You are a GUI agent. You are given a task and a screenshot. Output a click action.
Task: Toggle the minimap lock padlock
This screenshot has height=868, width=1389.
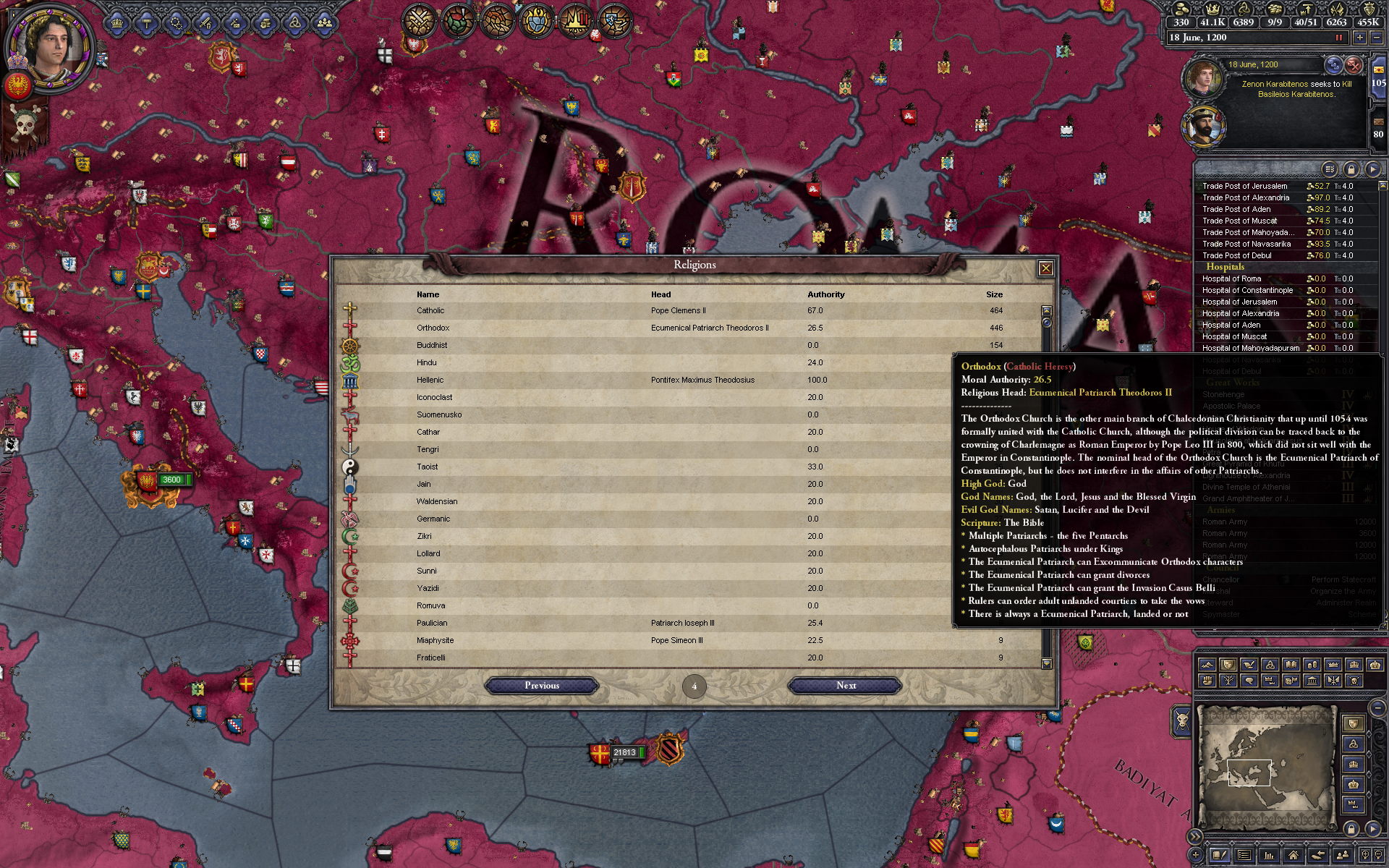click(x=1351, y=830)
